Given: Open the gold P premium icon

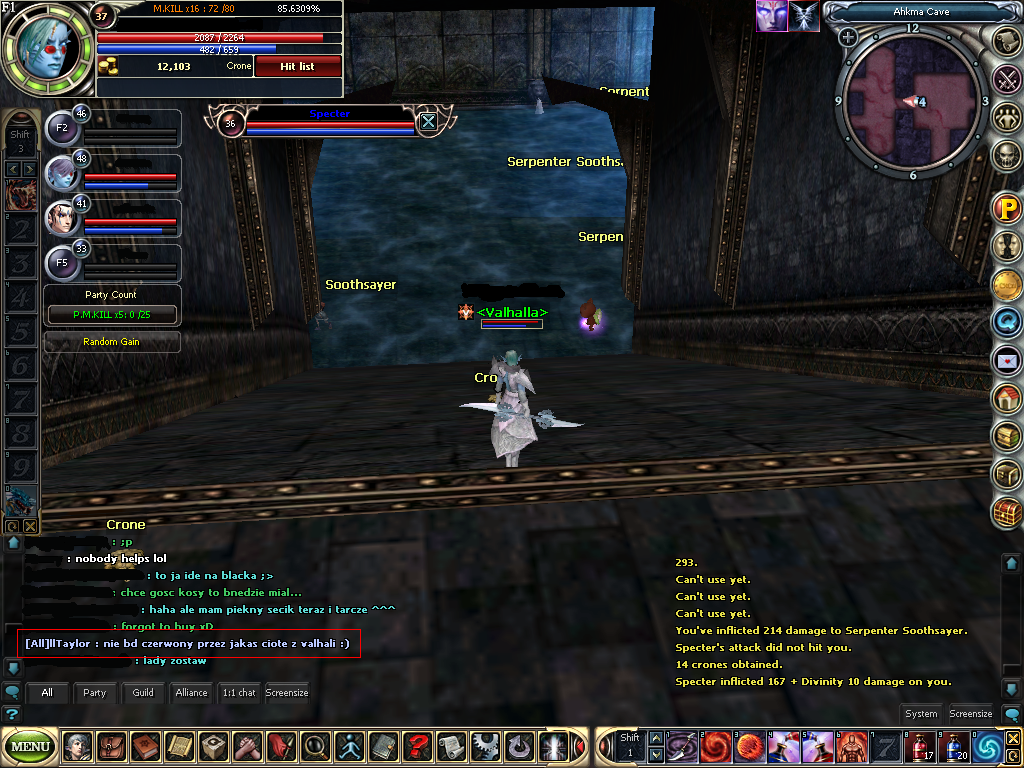Looking at the screenshot, I should [x=1006, y=208].
